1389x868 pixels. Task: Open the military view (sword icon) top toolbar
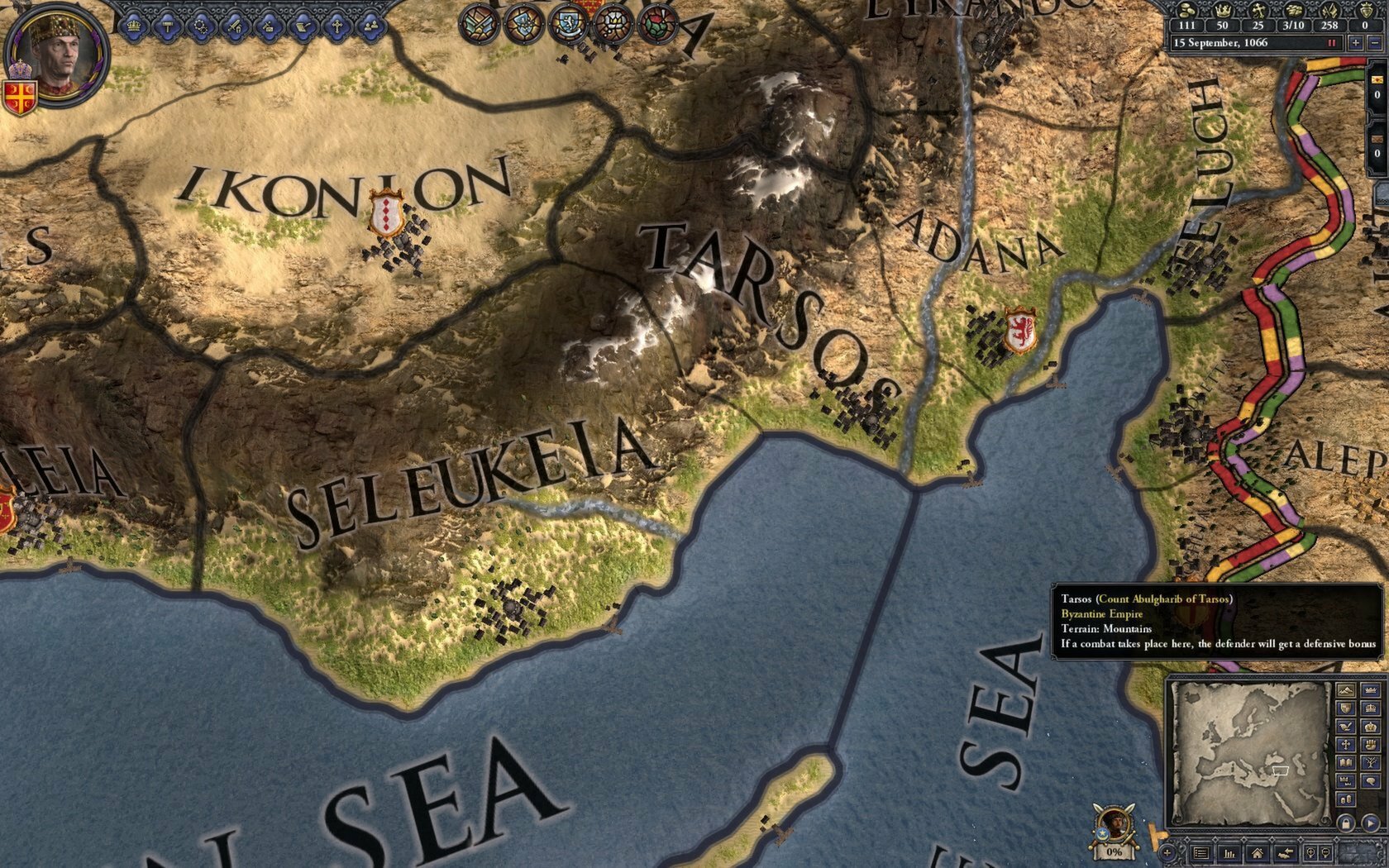coord(235,26)
